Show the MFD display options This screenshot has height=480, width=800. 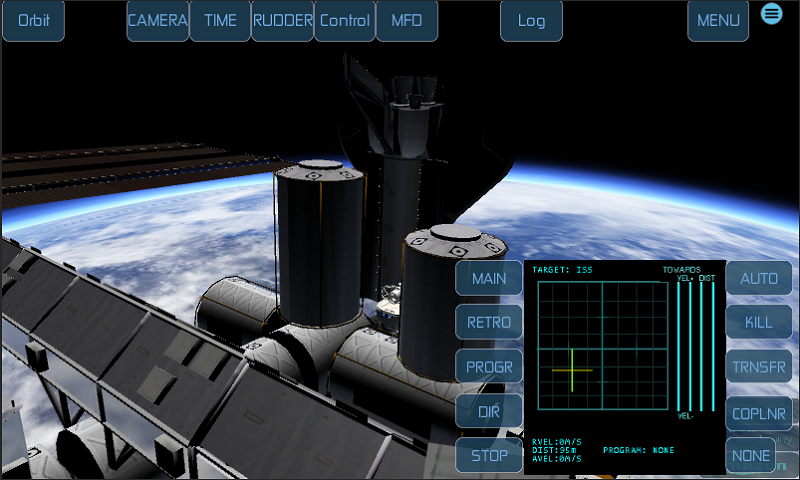click(407, 20)
